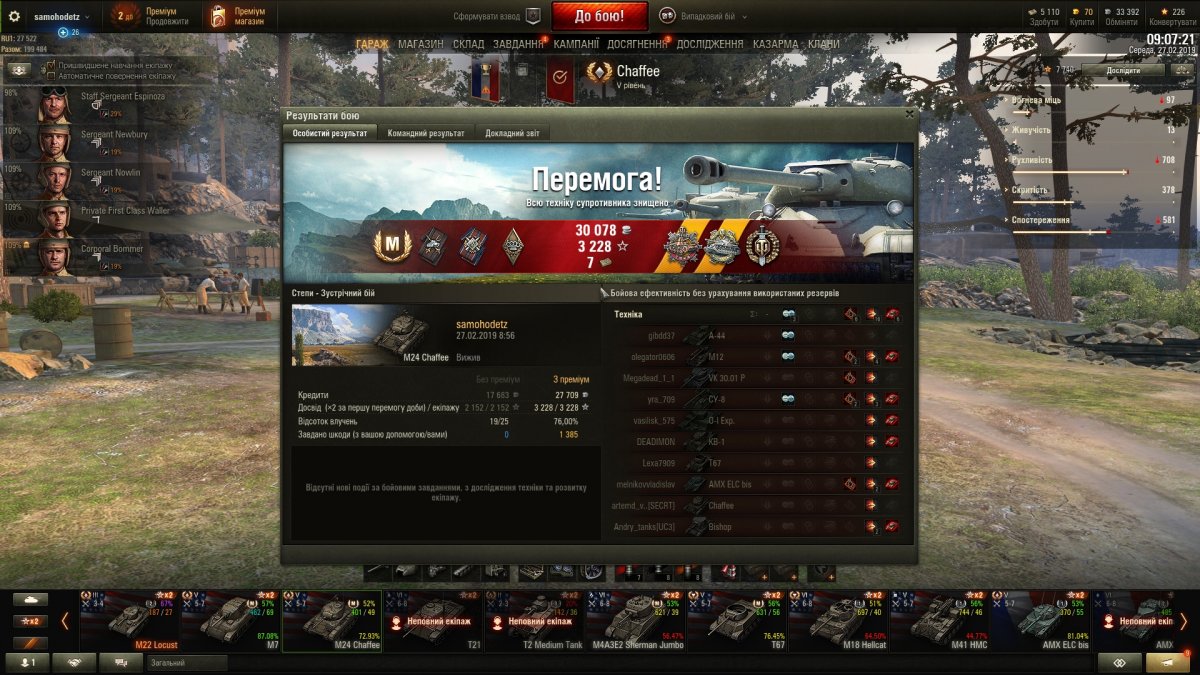This screenshot has height=675, width=1200.
Task: Close the battle results window
Action: coord(908,114)
